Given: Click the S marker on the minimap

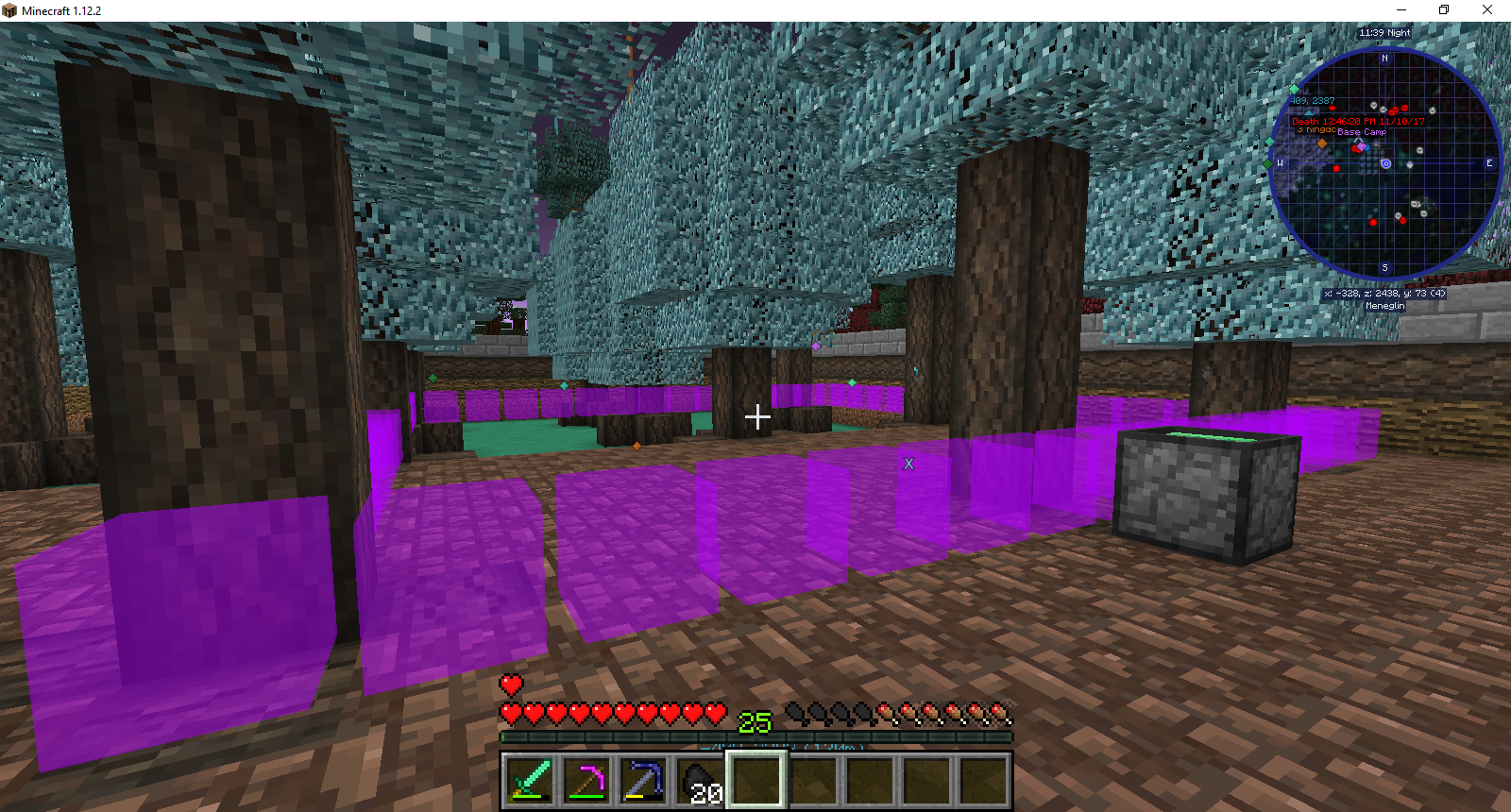Looking at the screenshot, I should click(x=1385, y=268).
